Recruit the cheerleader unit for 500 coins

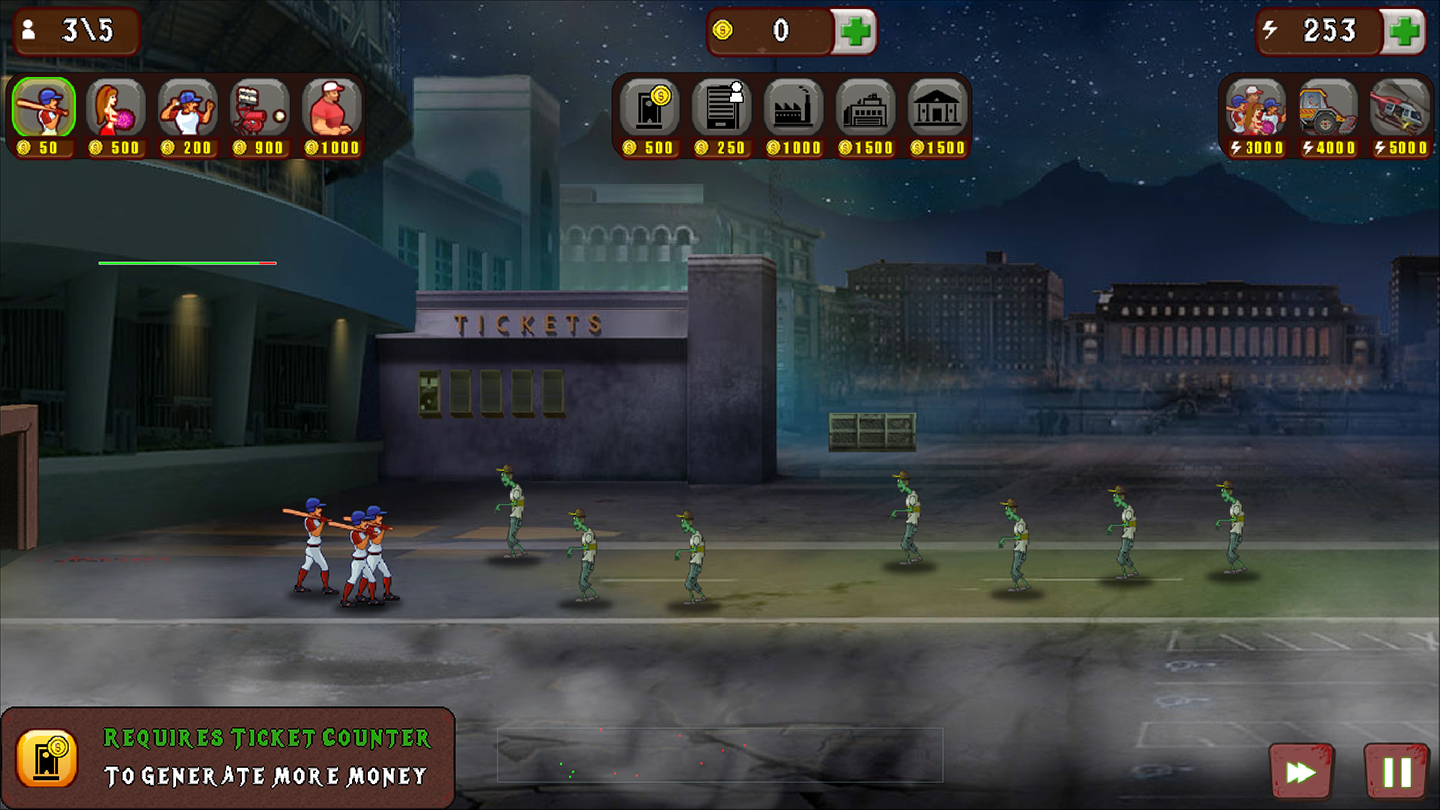coord(115,108)
